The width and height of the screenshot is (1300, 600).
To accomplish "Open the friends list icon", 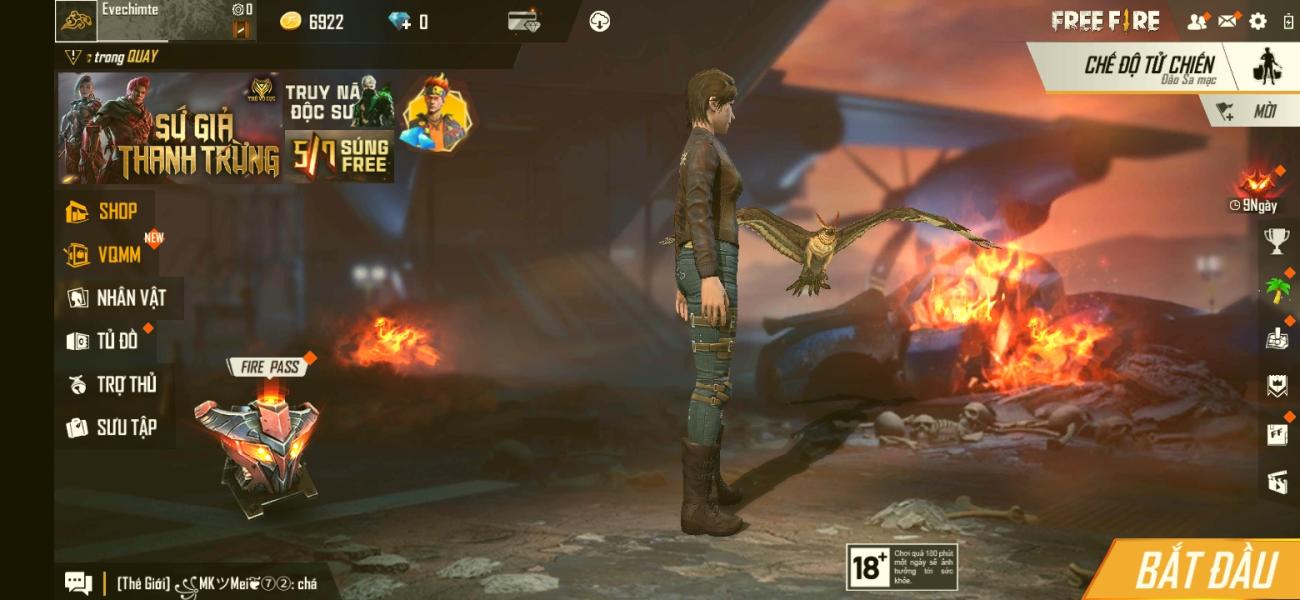I will point(1196,21).
